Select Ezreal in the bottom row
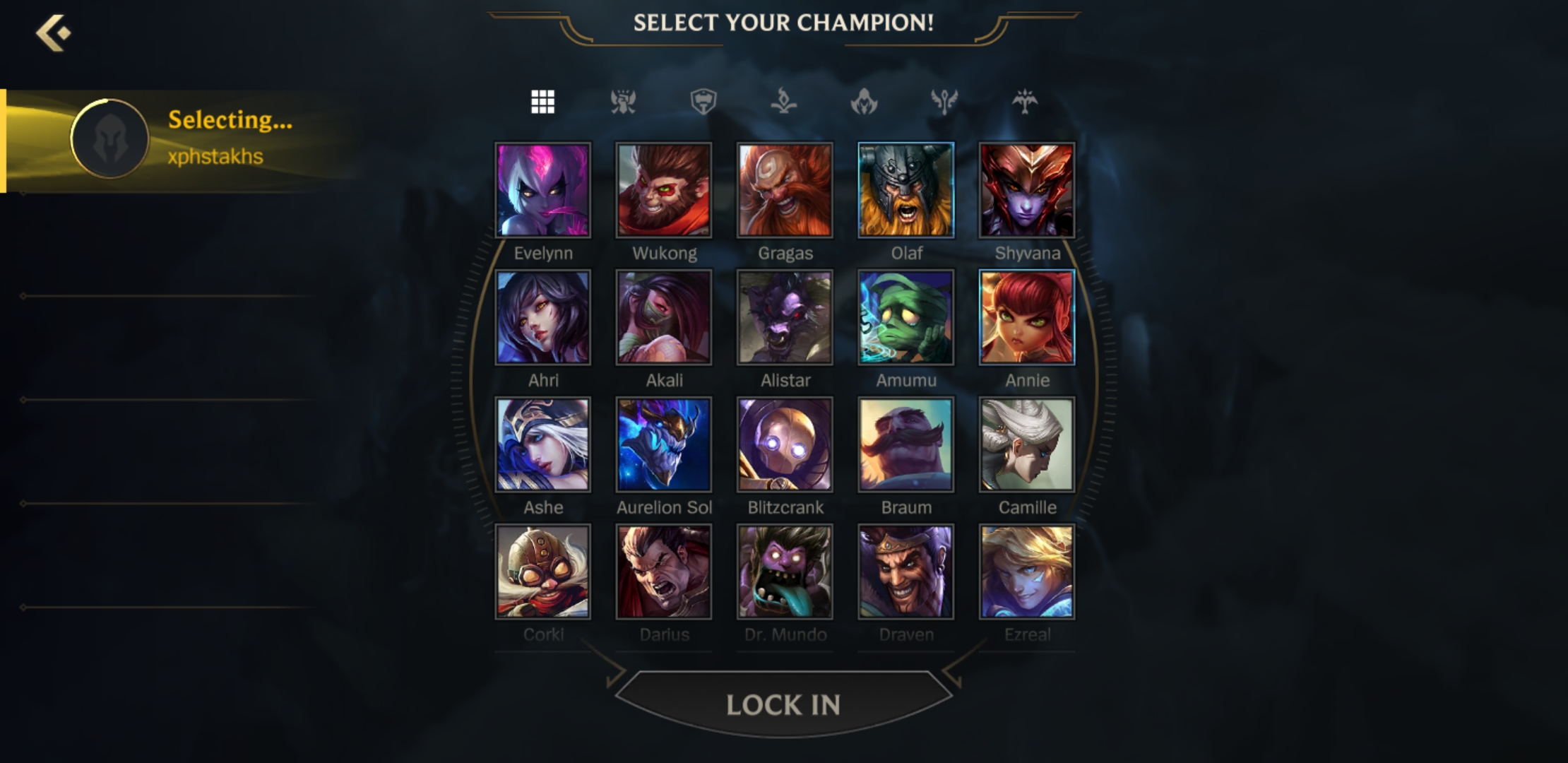Viewport: 1568px width, 763px height. point(1028,571)
